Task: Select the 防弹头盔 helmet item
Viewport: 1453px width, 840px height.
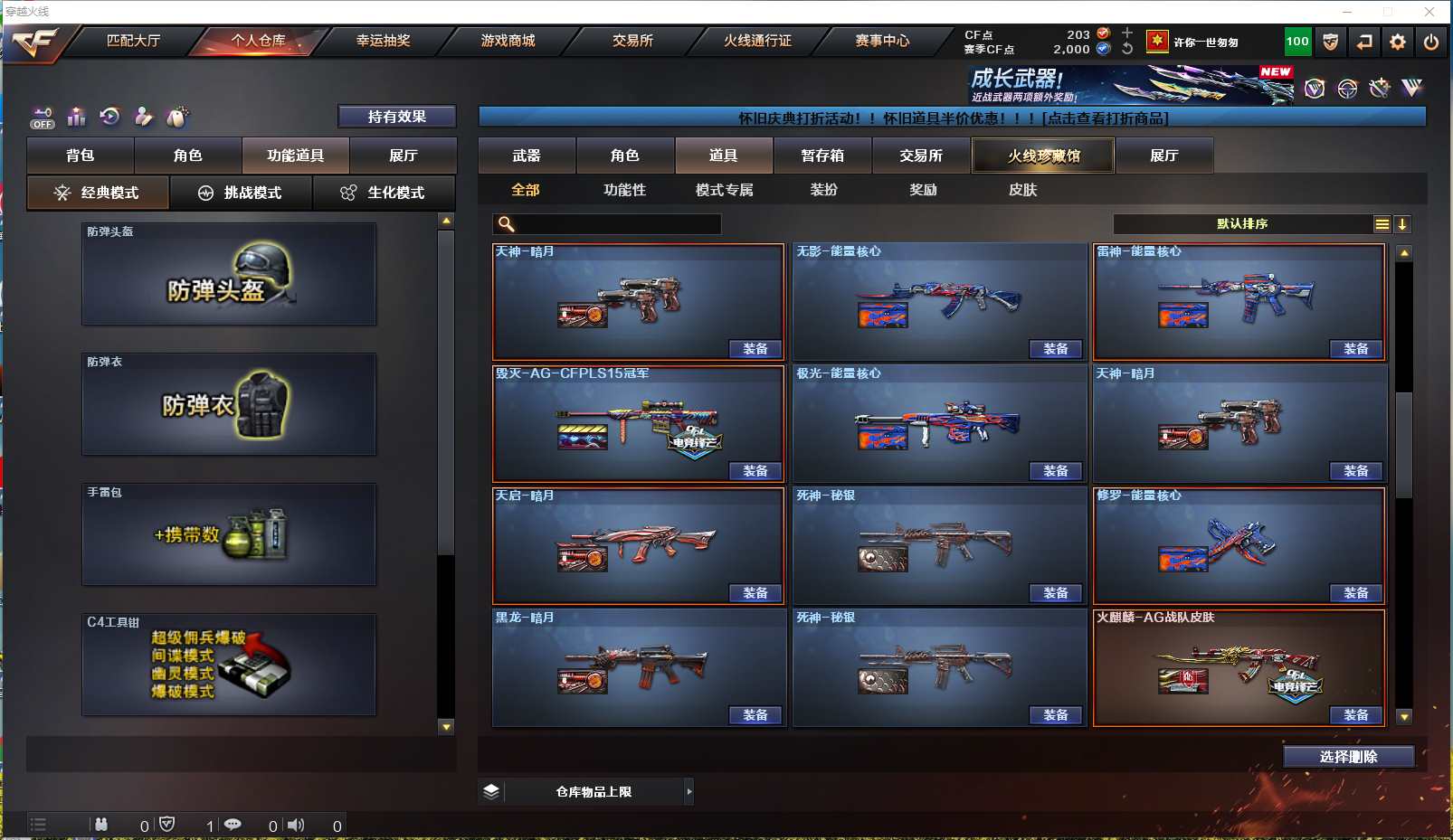Action: 229,274
